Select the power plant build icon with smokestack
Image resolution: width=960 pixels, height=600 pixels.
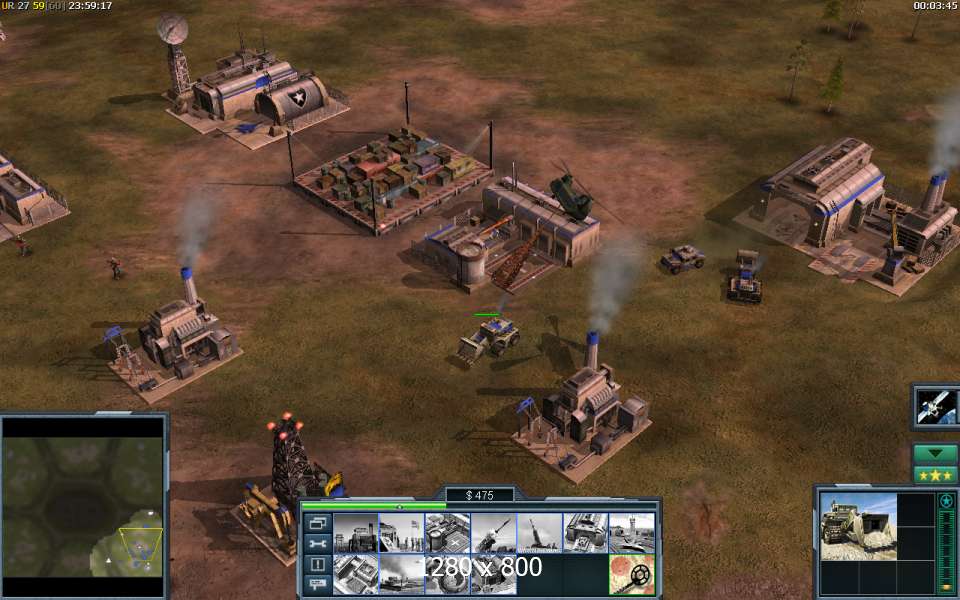coord(355,533)
